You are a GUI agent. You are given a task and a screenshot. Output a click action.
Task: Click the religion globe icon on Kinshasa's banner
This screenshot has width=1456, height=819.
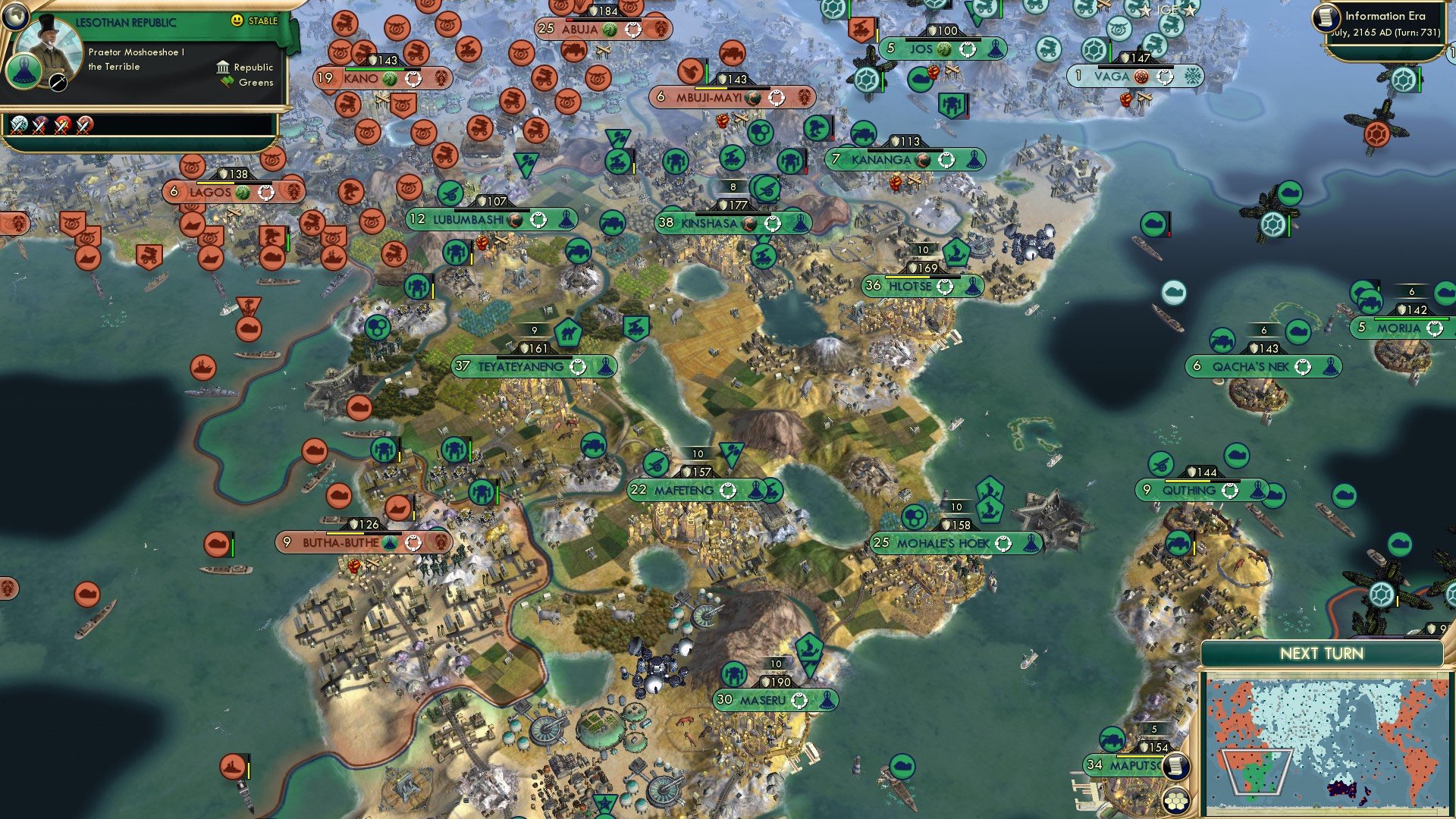(x=749, y=224)
